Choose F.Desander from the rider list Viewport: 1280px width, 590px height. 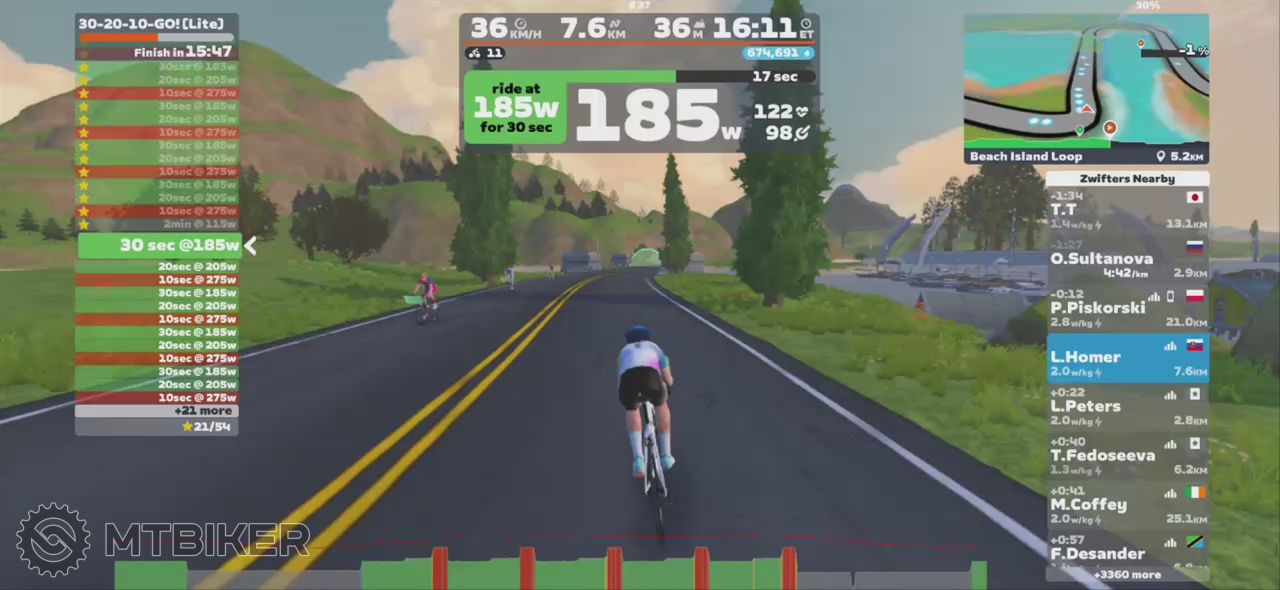(1127, 552)
